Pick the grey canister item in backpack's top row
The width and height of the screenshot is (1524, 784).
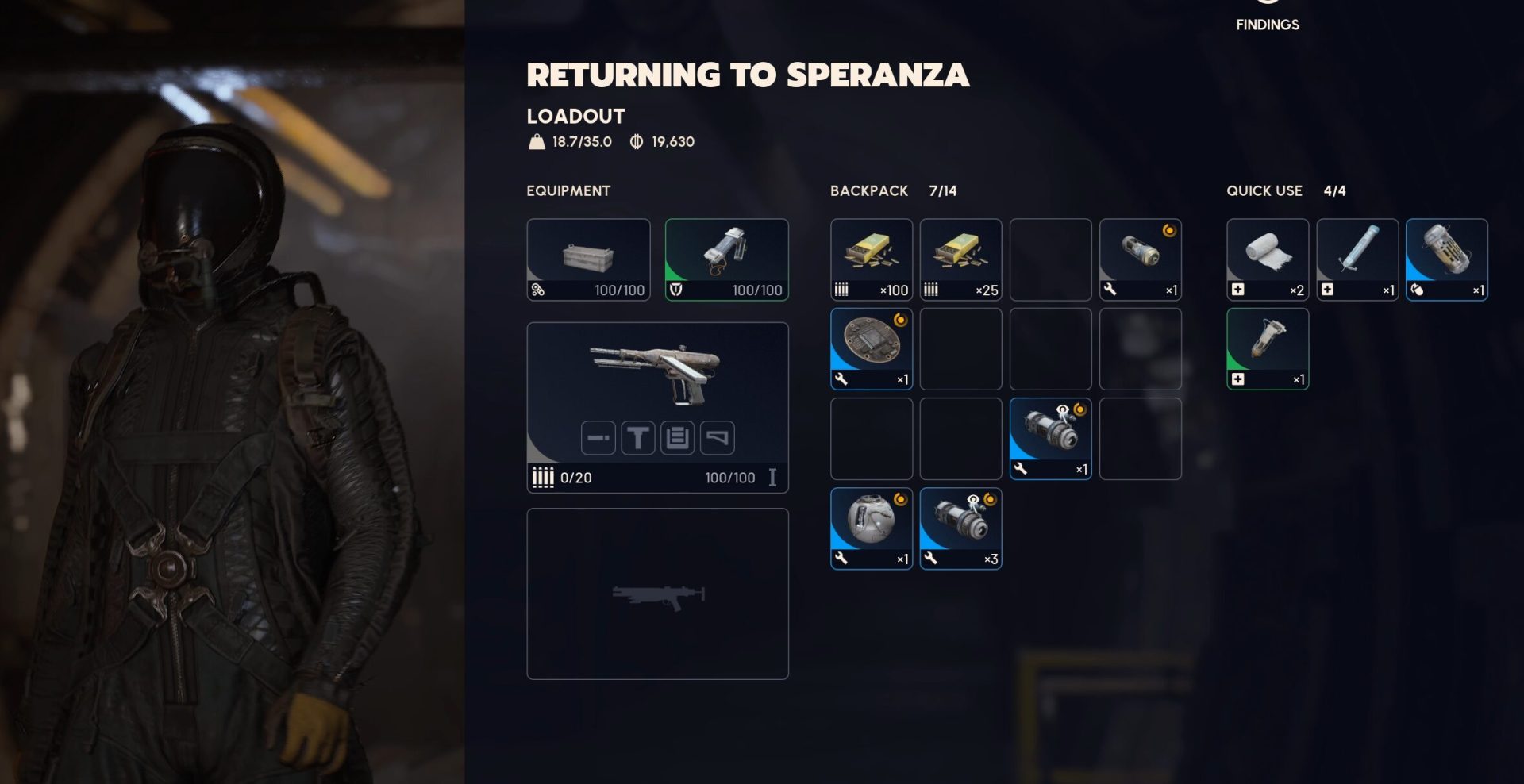[1140, 259]
